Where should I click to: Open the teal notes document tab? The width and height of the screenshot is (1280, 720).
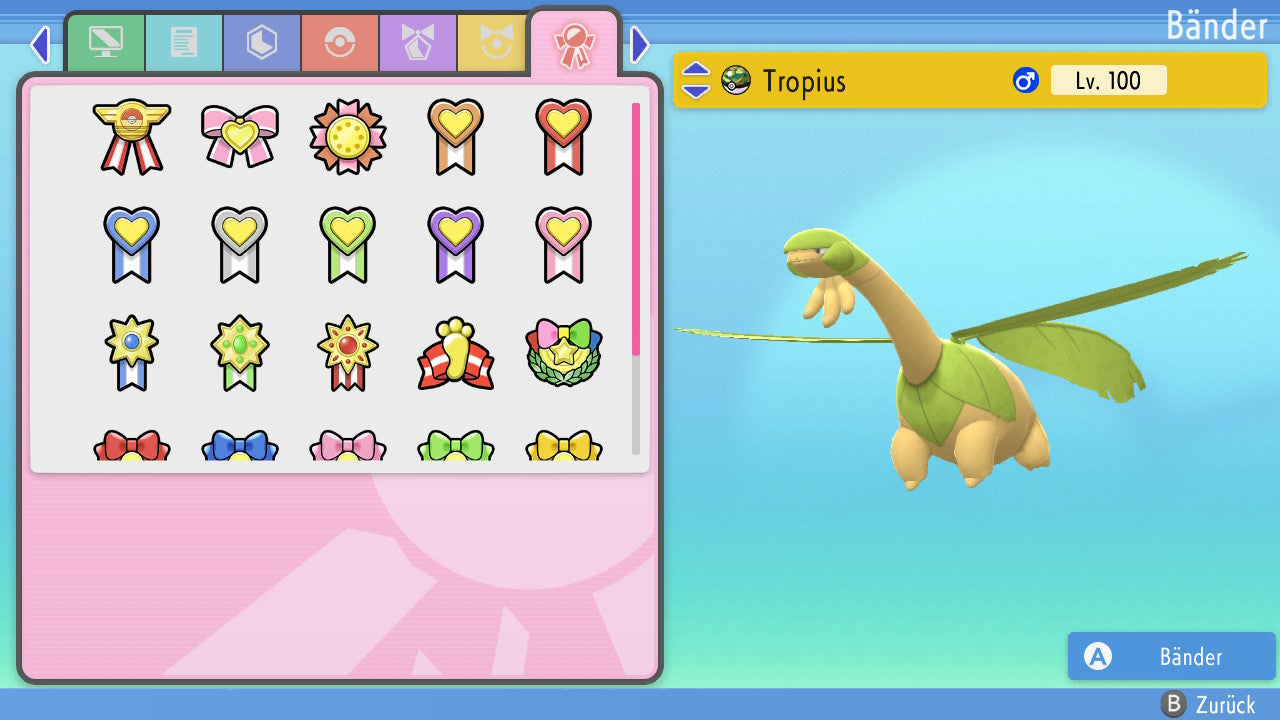(x=183, y=42)
